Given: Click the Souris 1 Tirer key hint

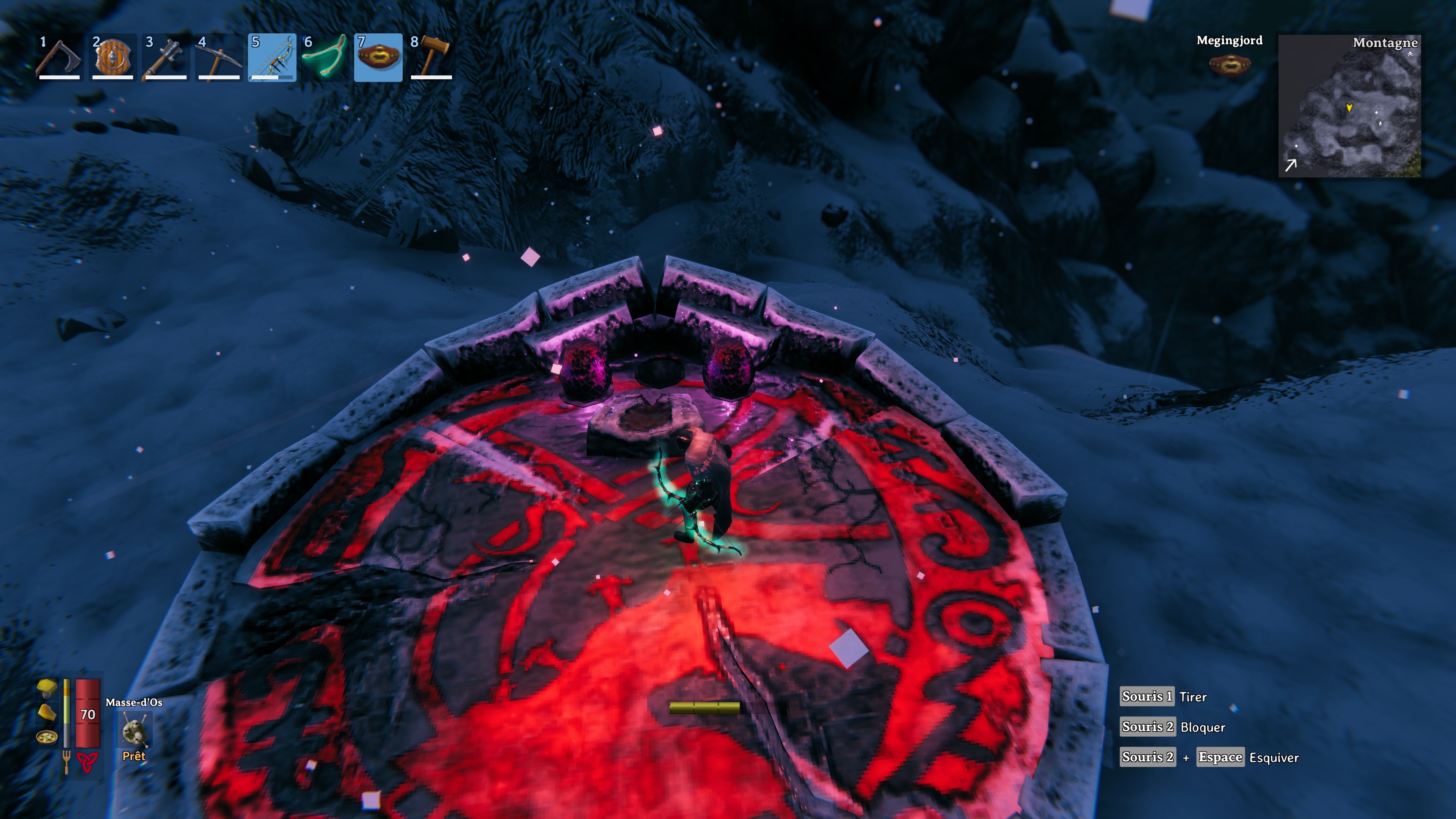Looking at the screenshot, I should (x=1164, y=697).
